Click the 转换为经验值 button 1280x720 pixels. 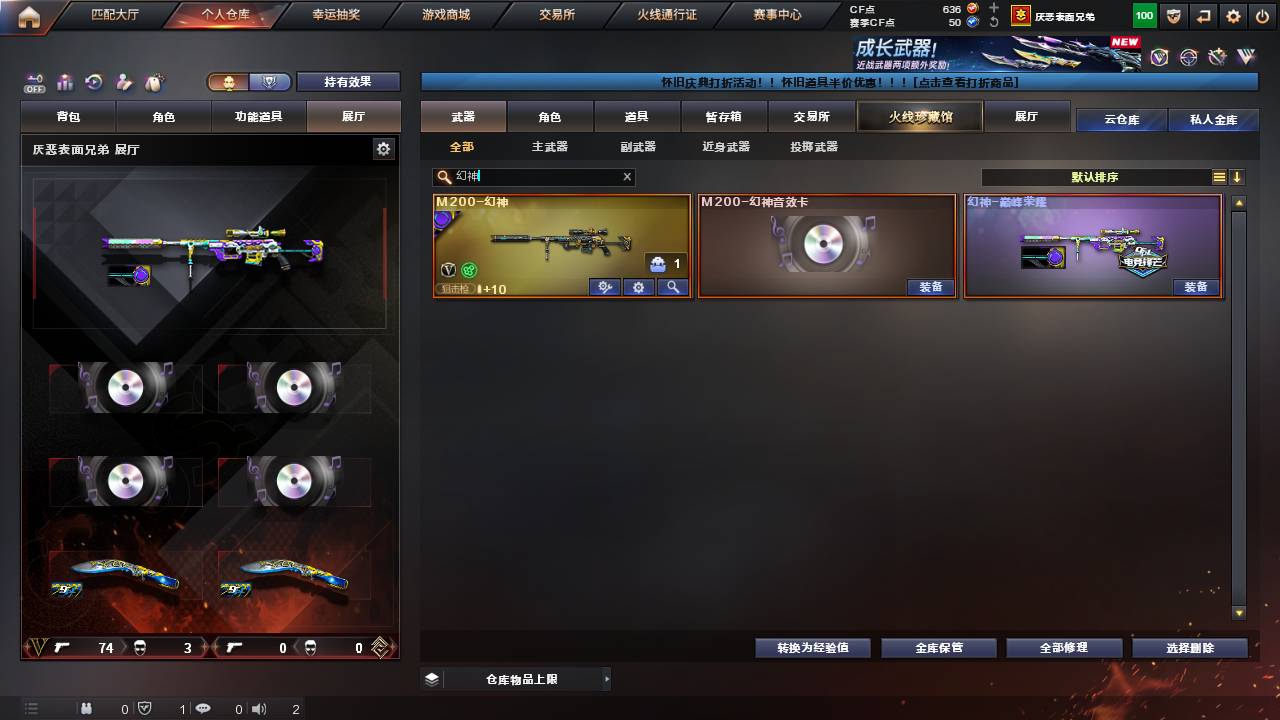(x=811, y=647)
